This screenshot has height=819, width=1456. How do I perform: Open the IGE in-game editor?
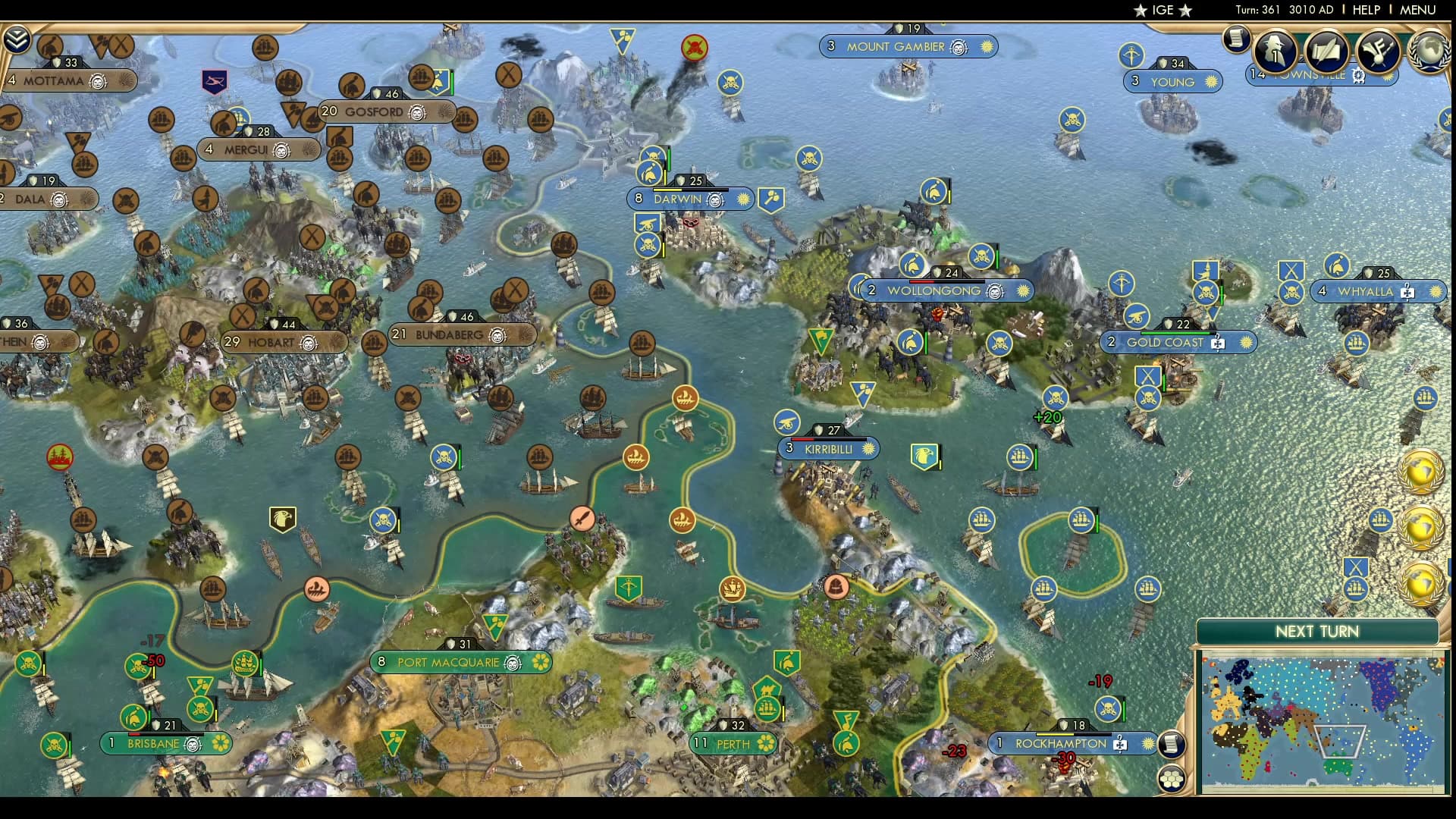point(1163,10)
